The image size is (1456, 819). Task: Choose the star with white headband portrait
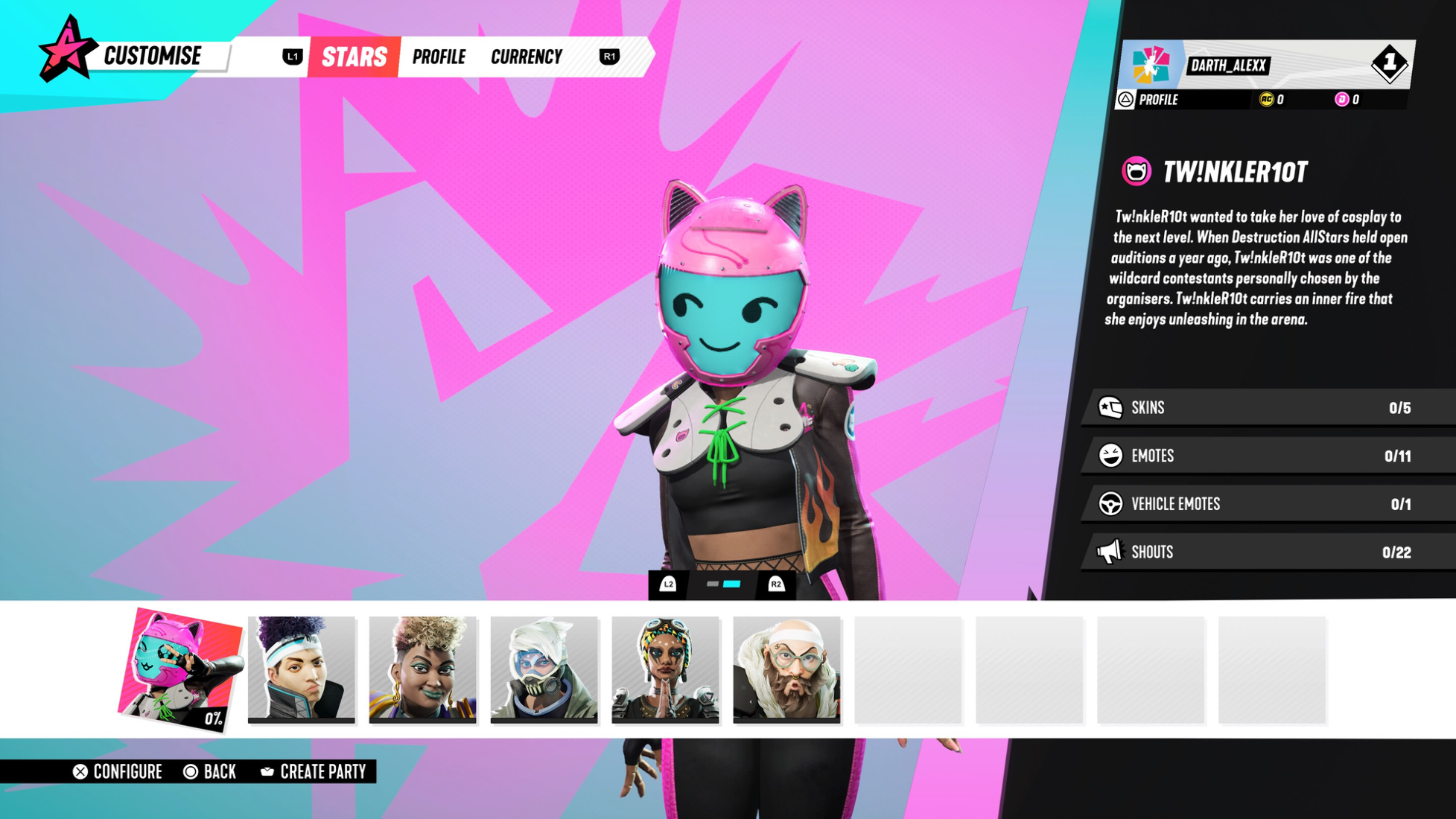pos(302,669)
